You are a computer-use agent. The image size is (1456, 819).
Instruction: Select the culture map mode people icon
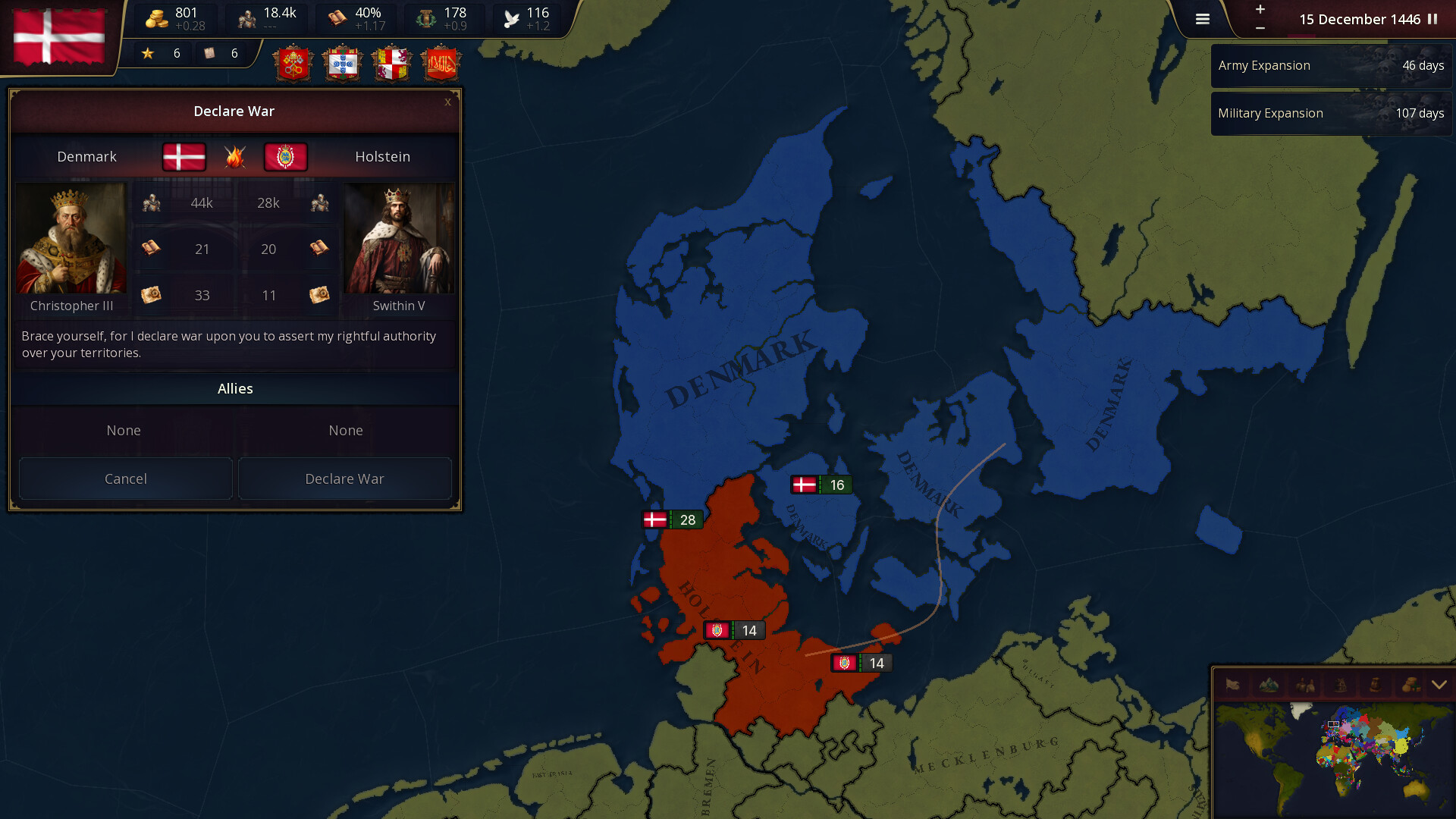(x=1304, y=685)
